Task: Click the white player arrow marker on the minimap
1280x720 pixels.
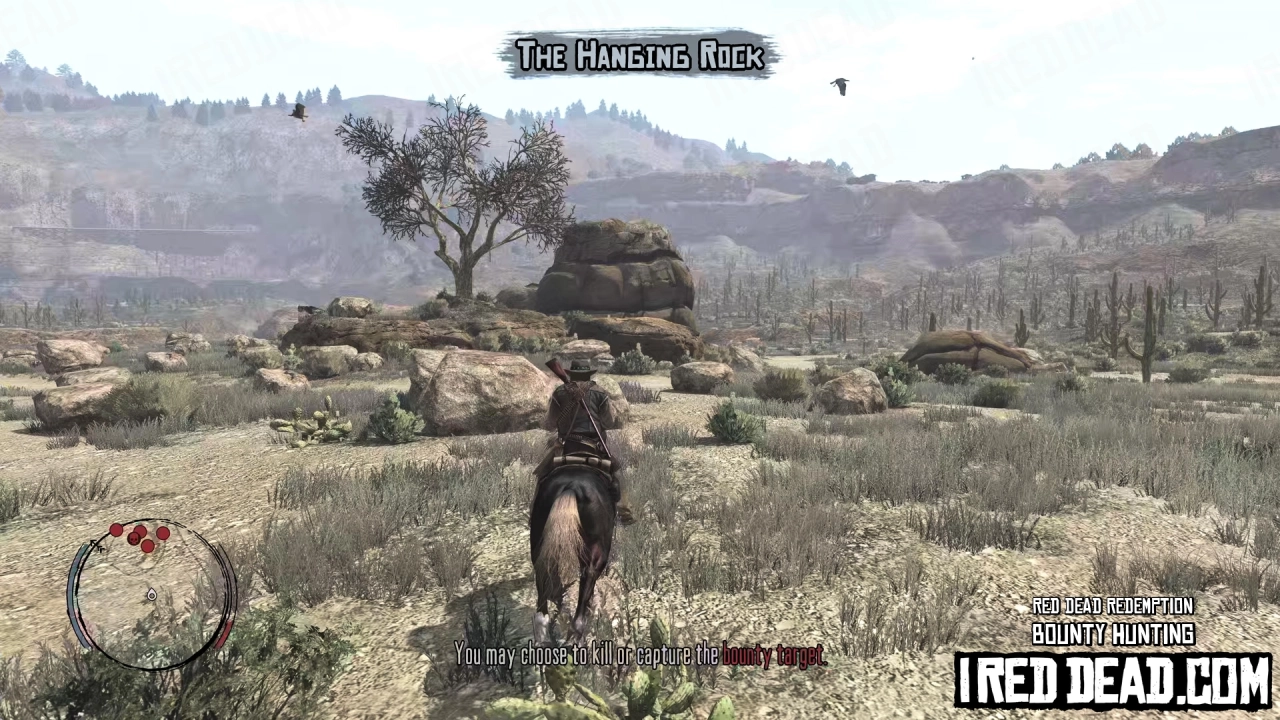Action: pyautogui.click(x=152, y=595)
